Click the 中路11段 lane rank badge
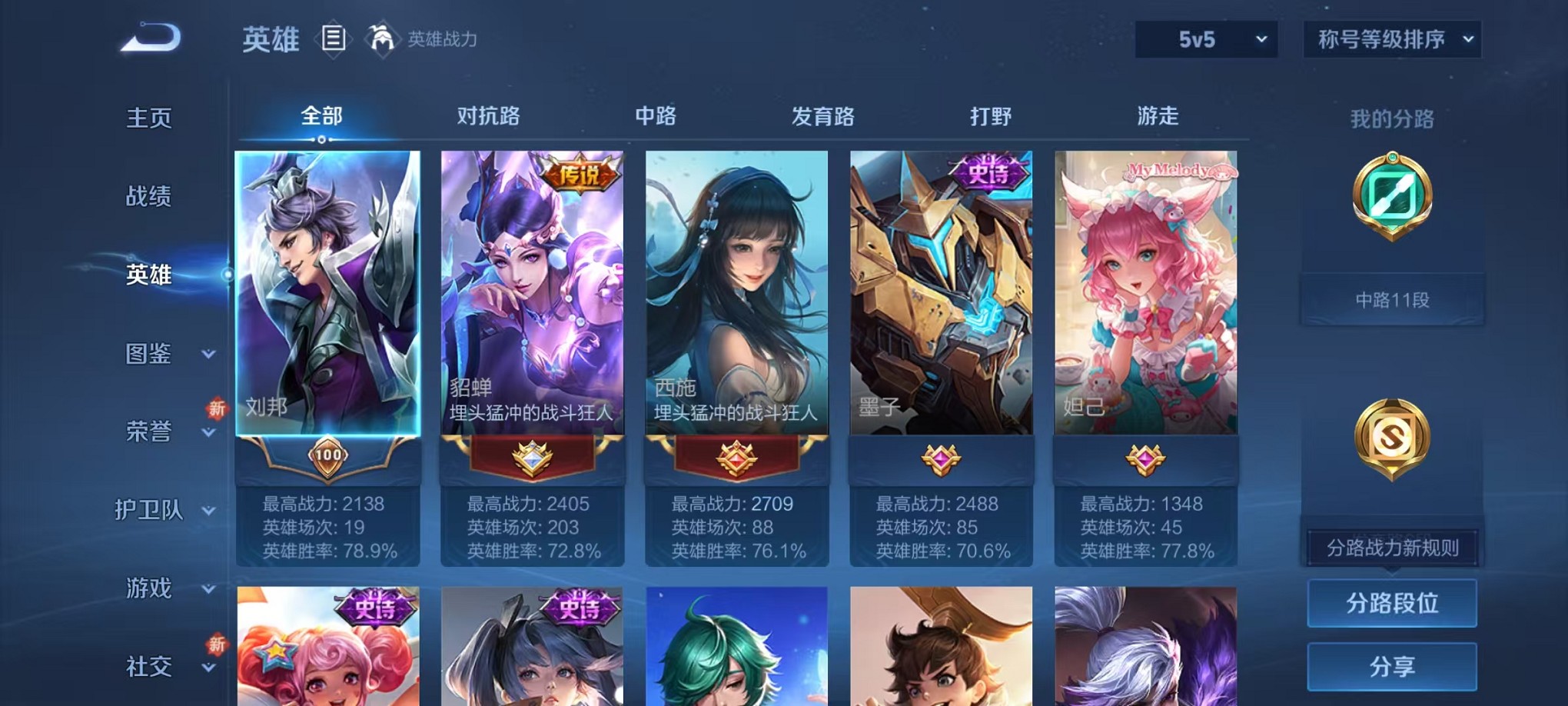1568x706 pixels. click(1391, 299)
